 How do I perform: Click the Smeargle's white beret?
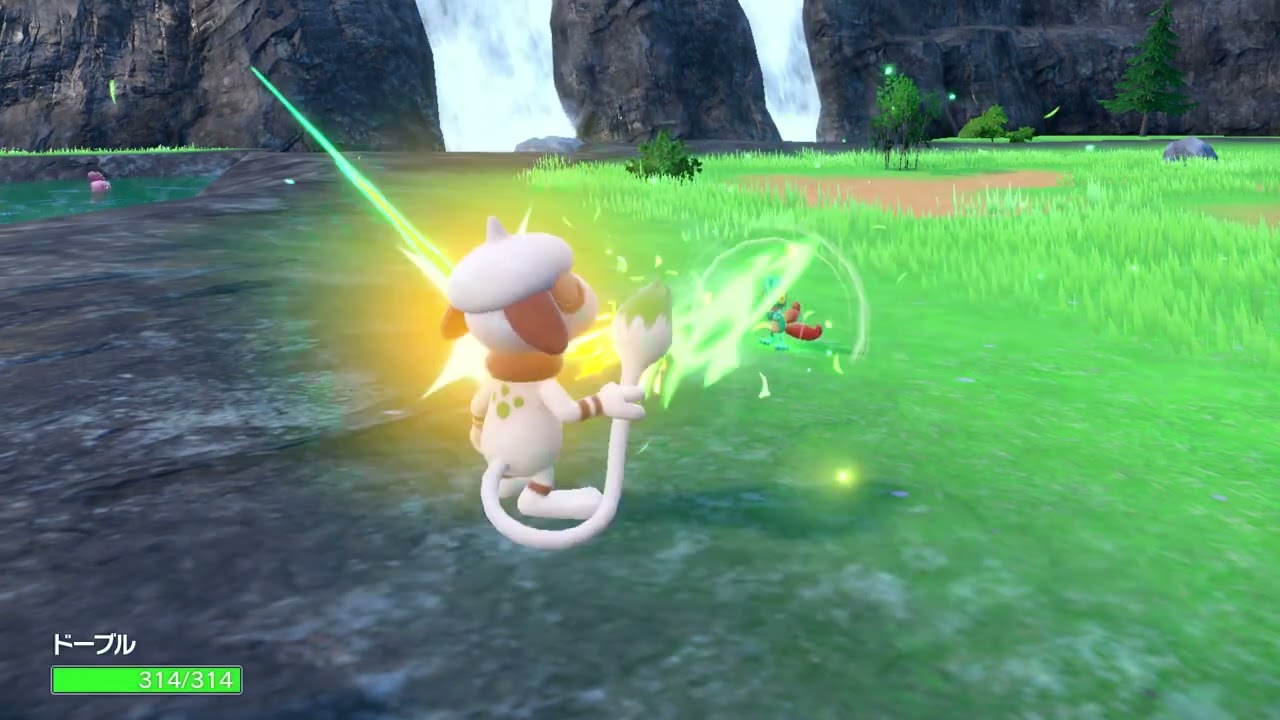510,265
